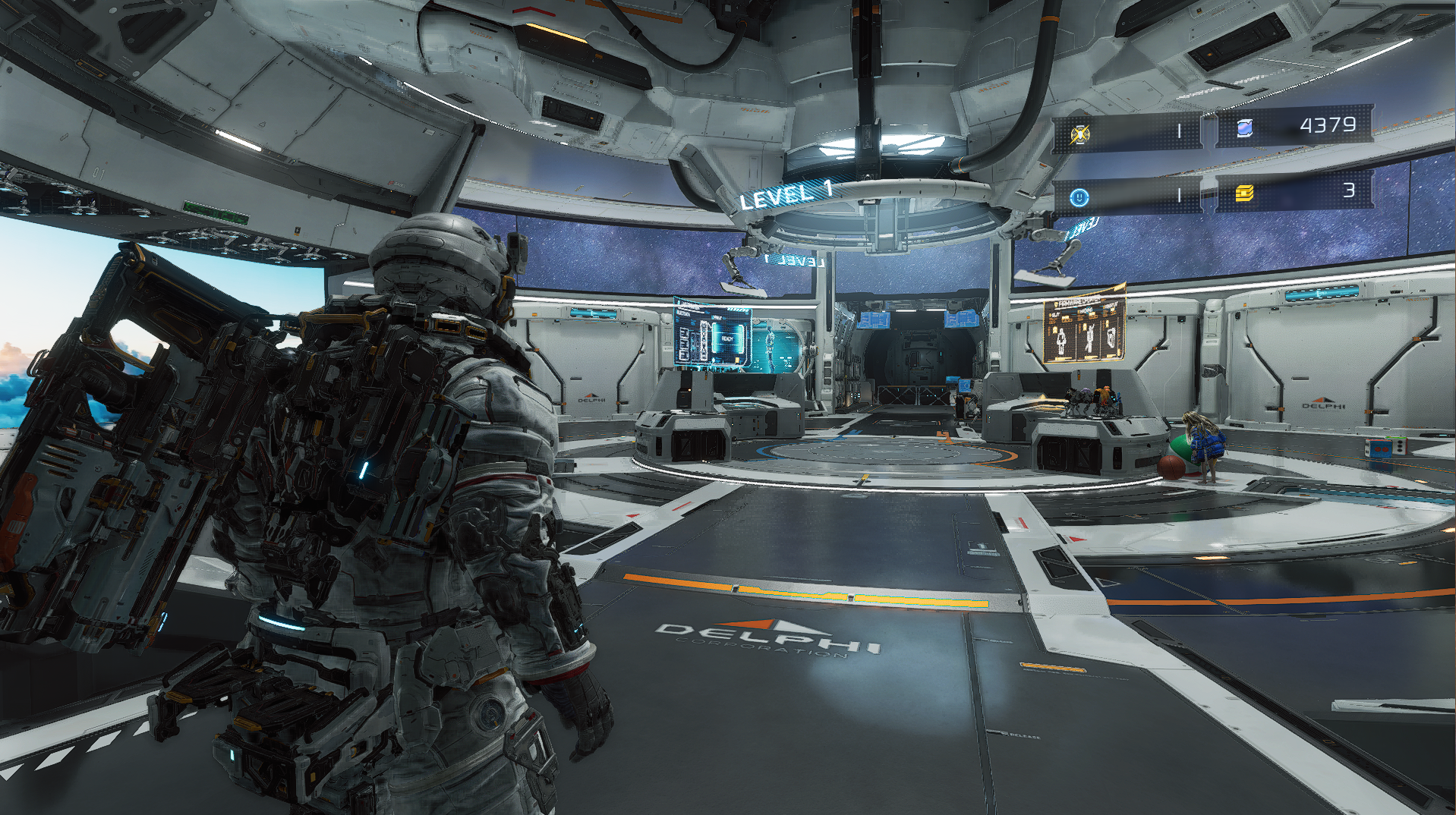The image size is (1456, 815).
Task: Click the blue smiley resource icon
Action: [1079, 198]
